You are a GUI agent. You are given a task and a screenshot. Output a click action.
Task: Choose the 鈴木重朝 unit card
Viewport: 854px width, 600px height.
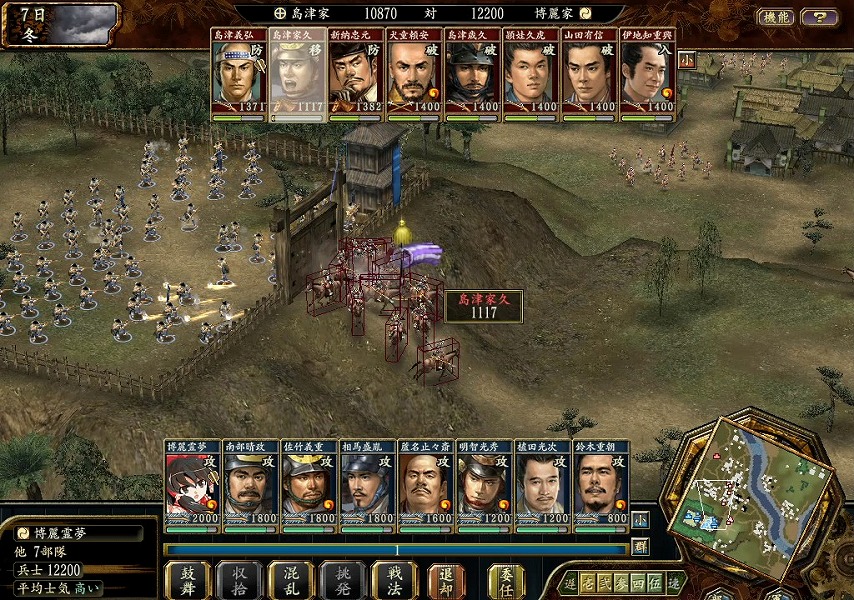pos(601,484)
